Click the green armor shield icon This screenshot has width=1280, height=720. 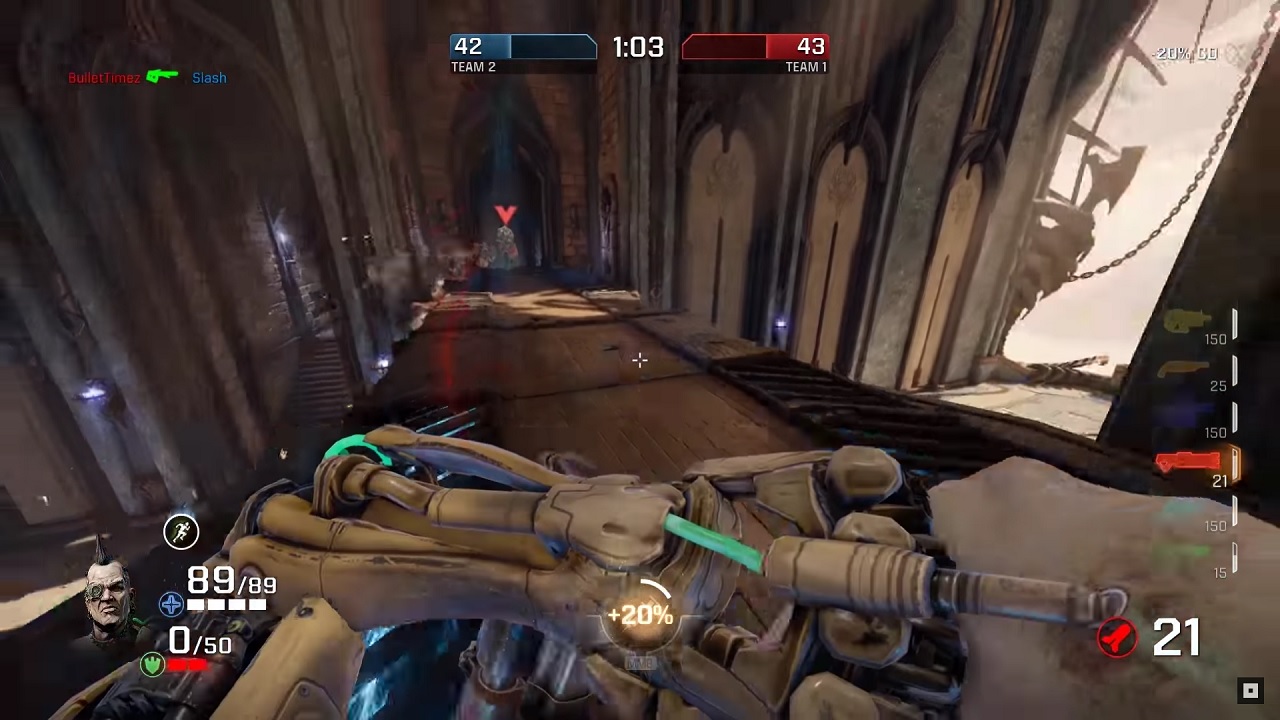pos(152,663)
